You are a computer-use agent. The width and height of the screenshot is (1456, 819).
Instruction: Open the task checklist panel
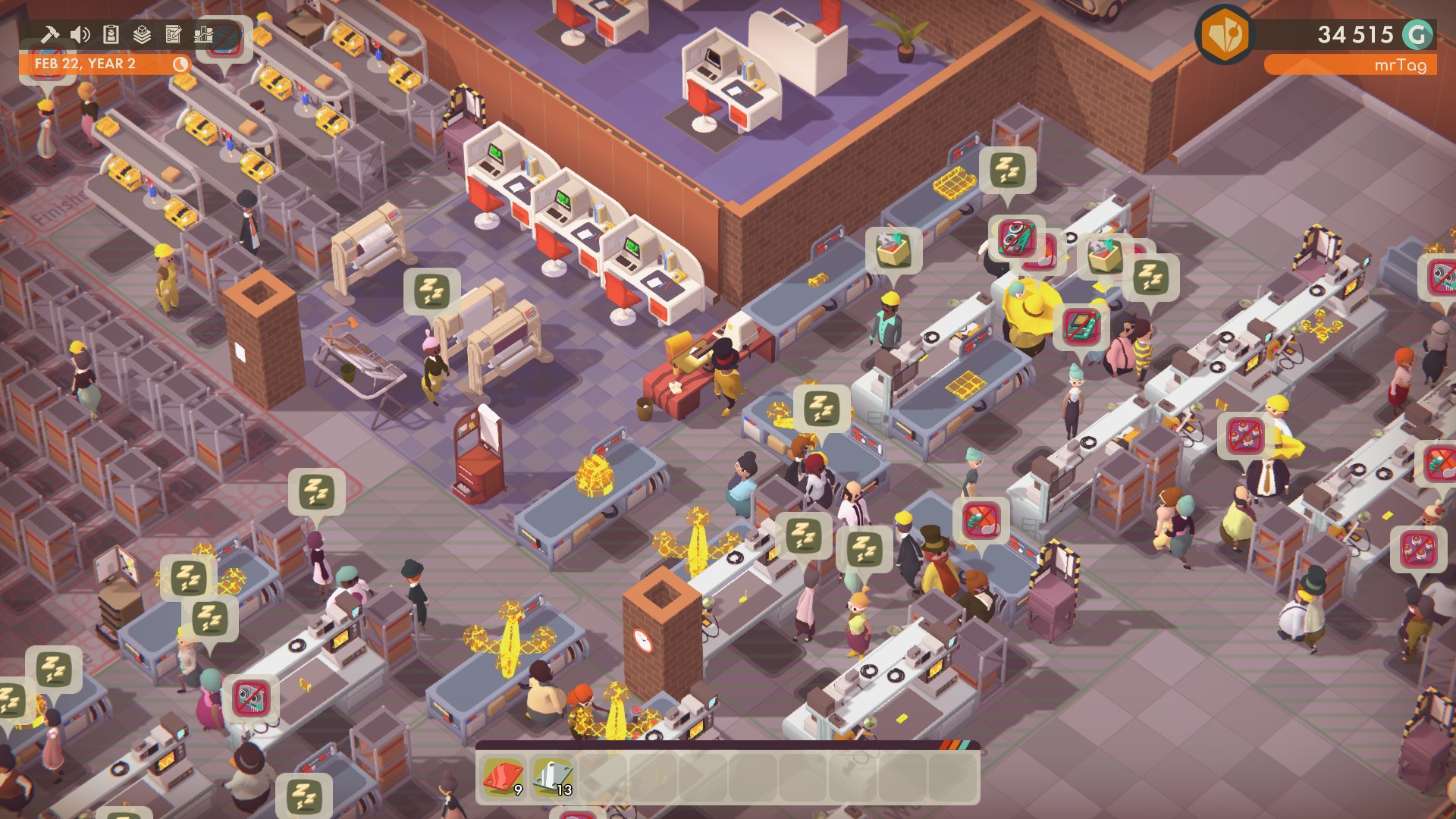pyautogui.click(x=174, y=34)
